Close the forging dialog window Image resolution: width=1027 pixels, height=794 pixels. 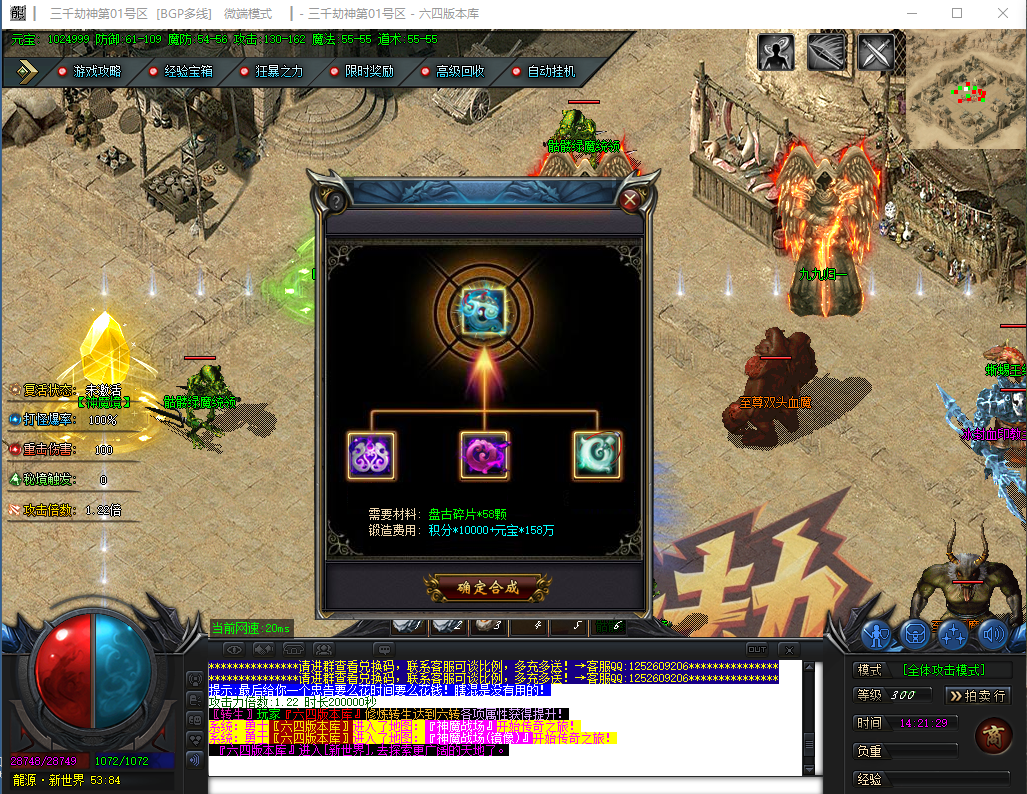[x=630, y=200]
